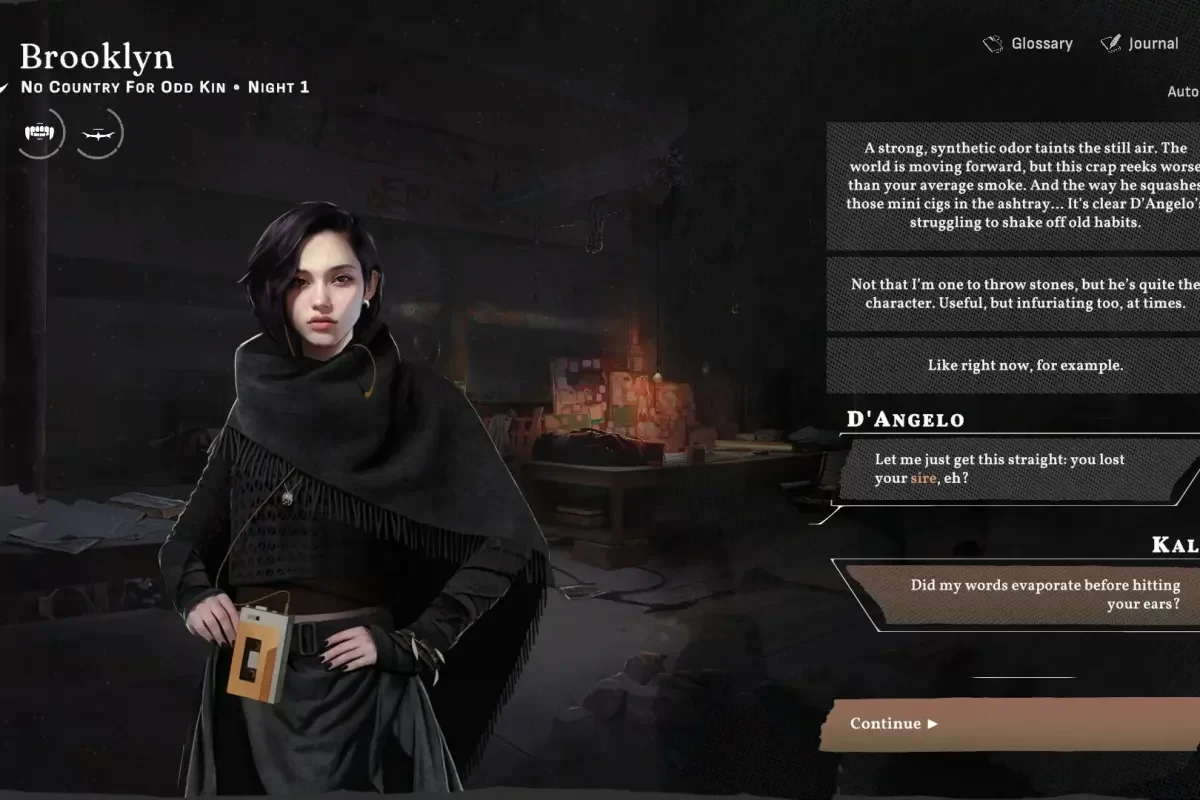Open the Glossary
The width and height of the screenshot is (1200, 800).
1028,44
